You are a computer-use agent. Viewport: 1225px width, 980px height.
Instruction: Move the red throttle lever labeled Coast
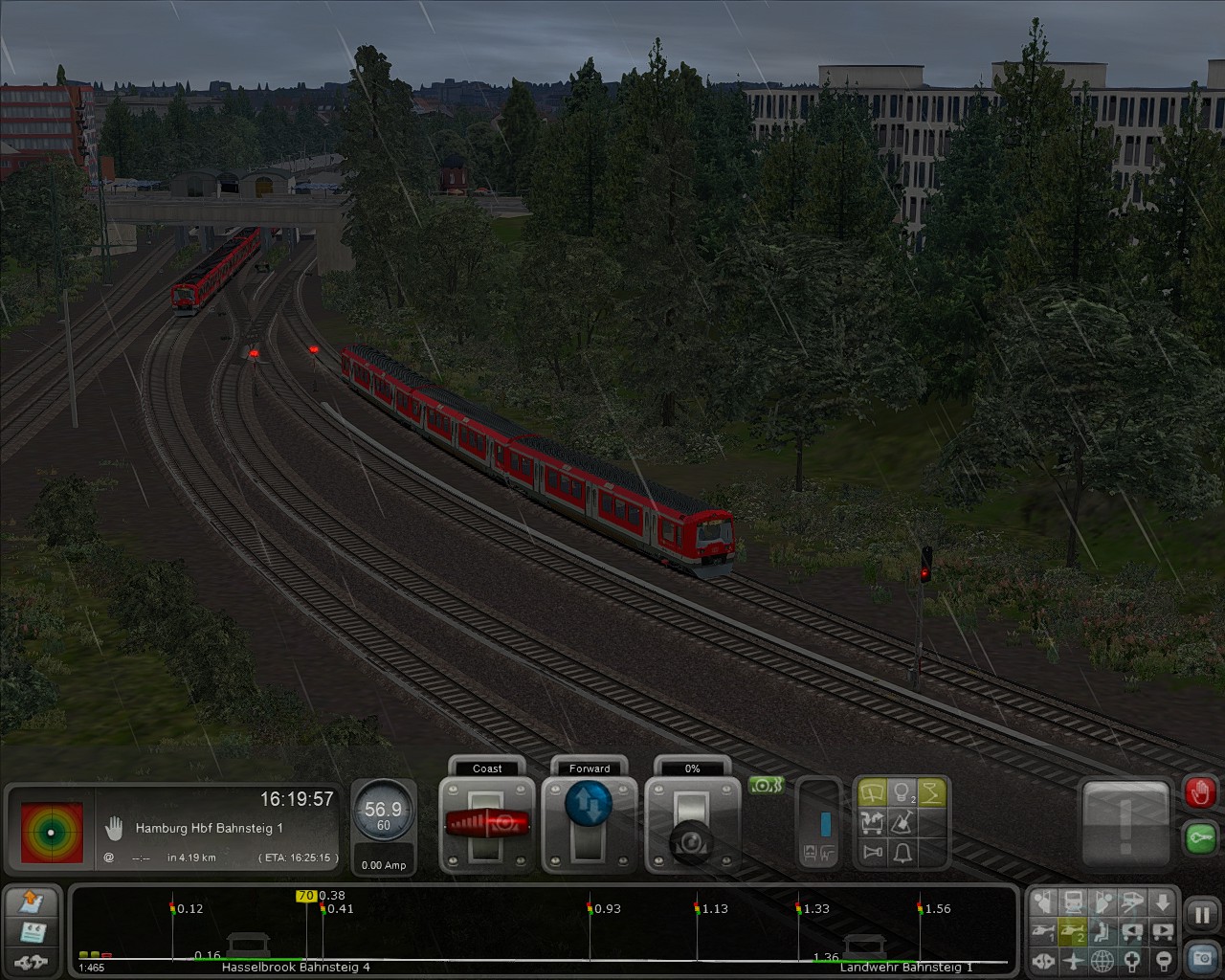[x=486, y=822]
